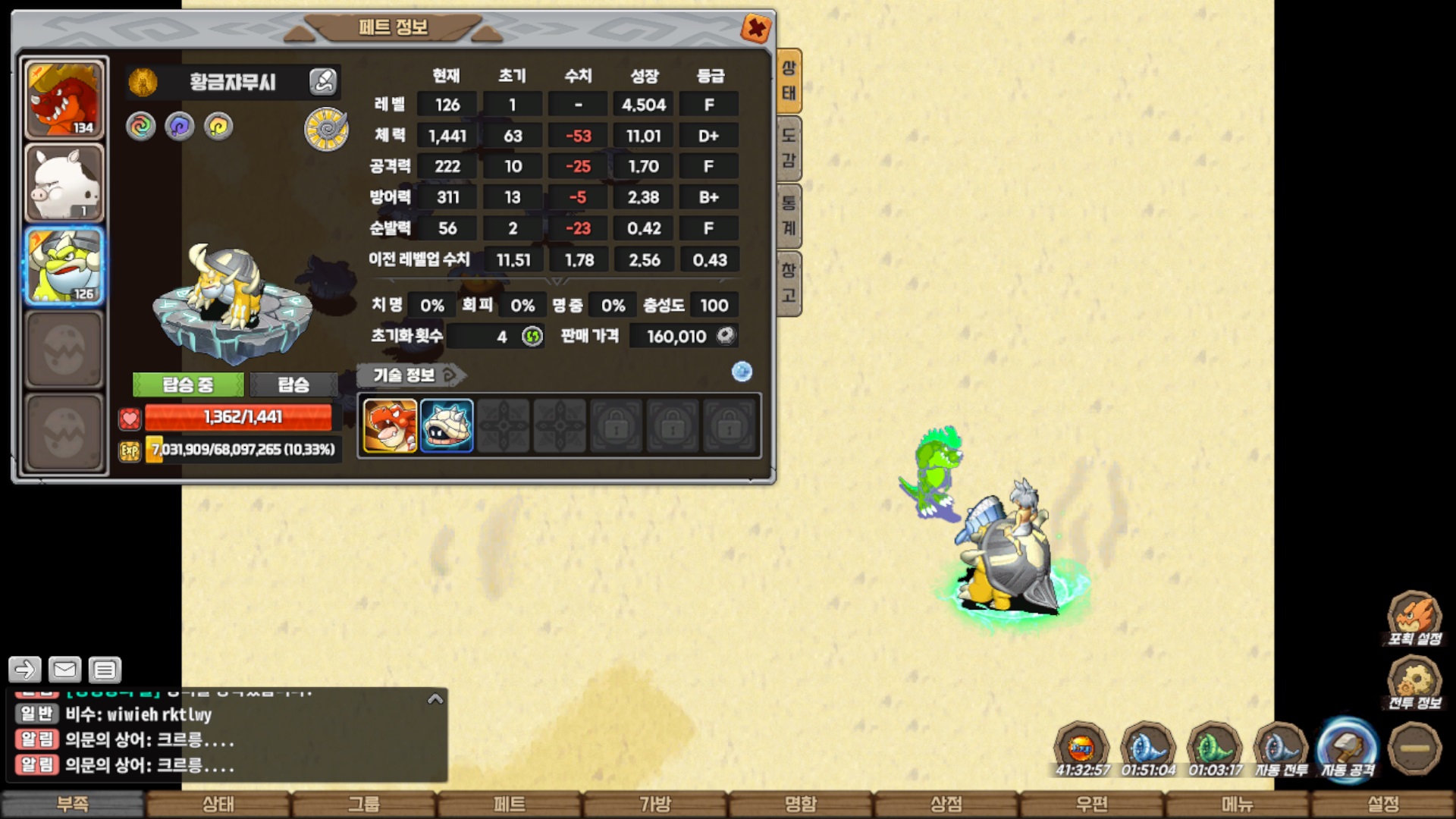
Task: Select the red dinosaur skill icon
Action: click(390, 425)
